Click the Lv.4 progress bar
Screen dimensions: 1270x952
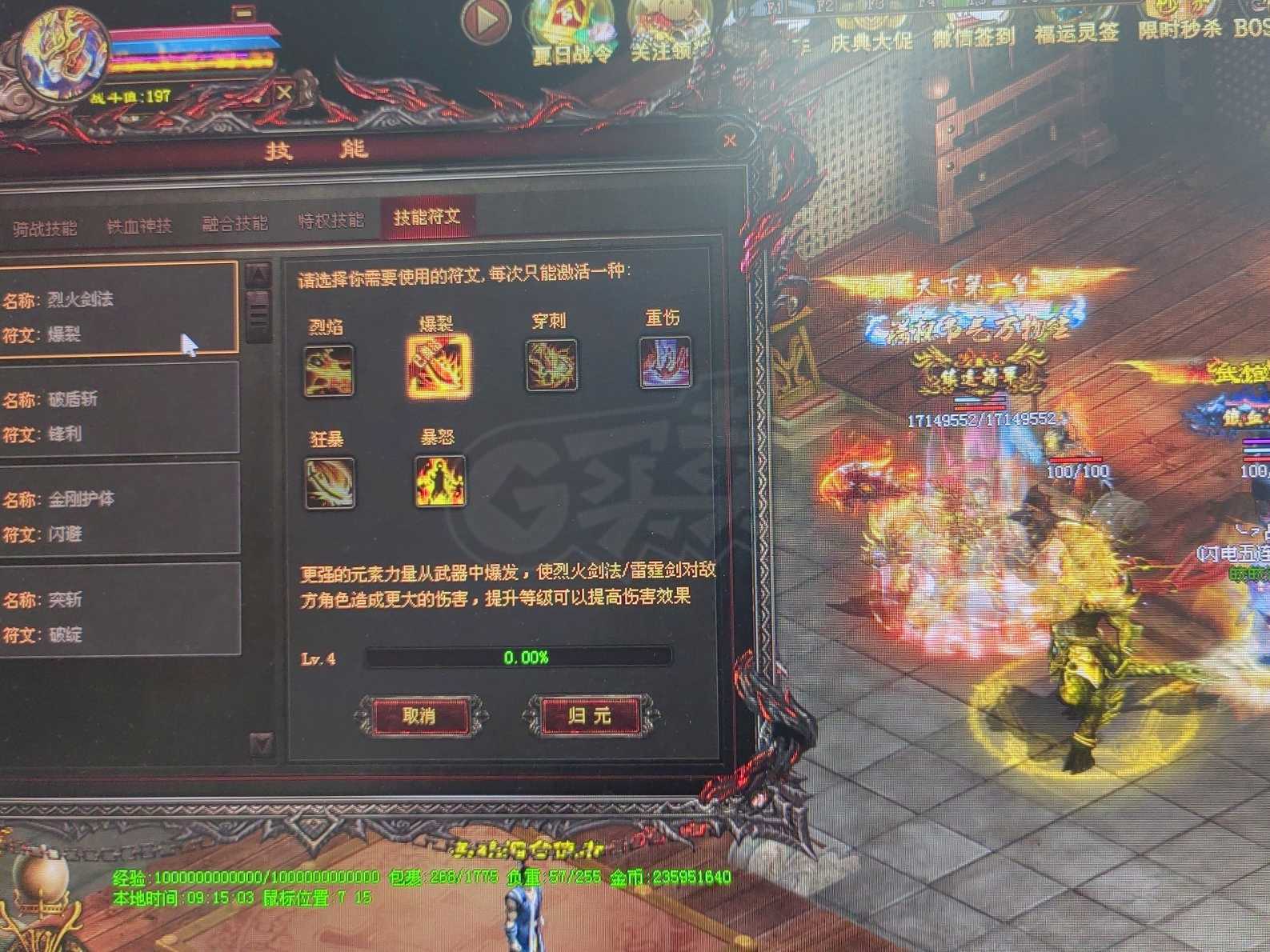coord(520,658)
